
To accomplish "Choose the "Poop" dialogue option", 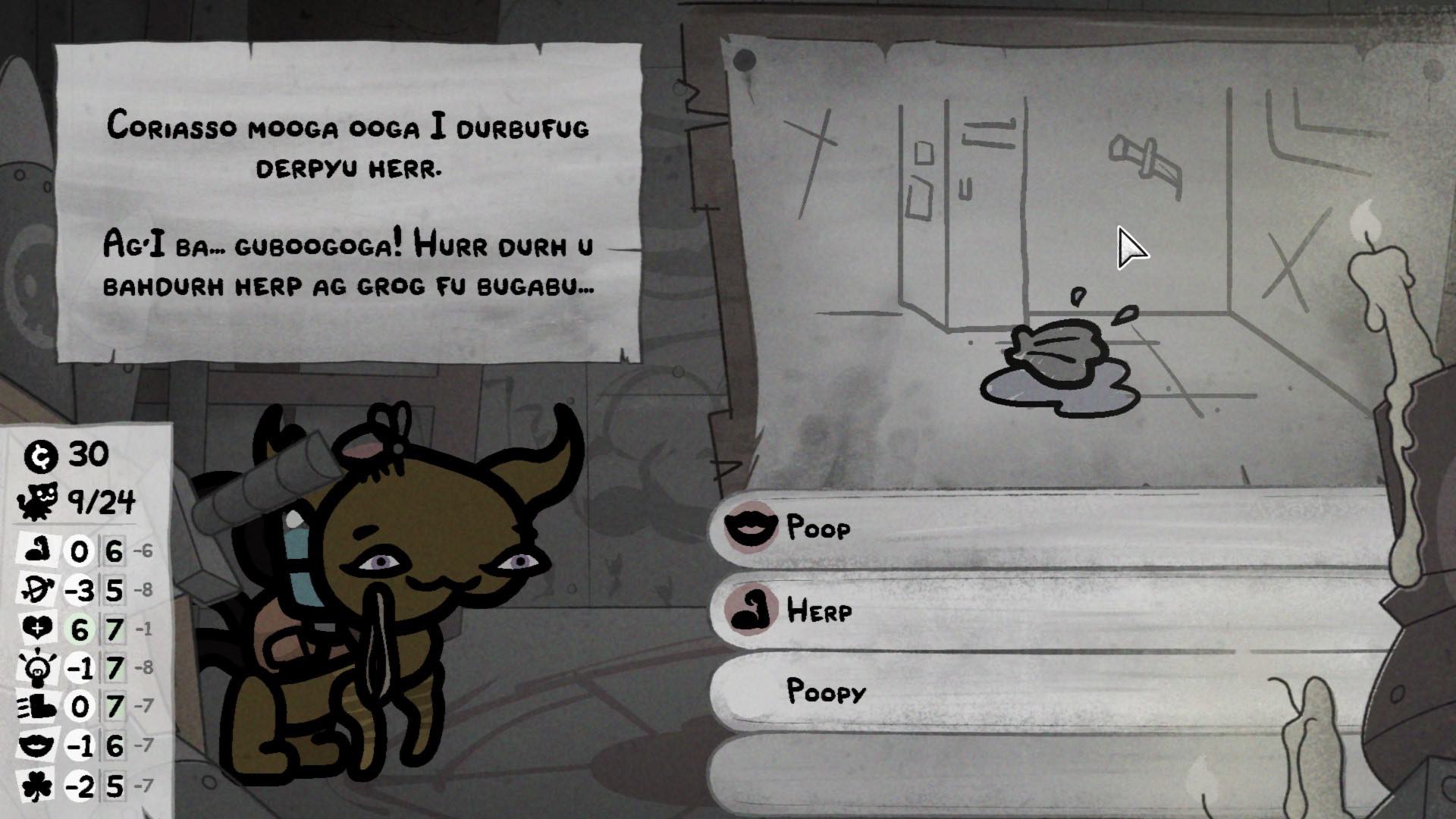I will click(1046, 527).
